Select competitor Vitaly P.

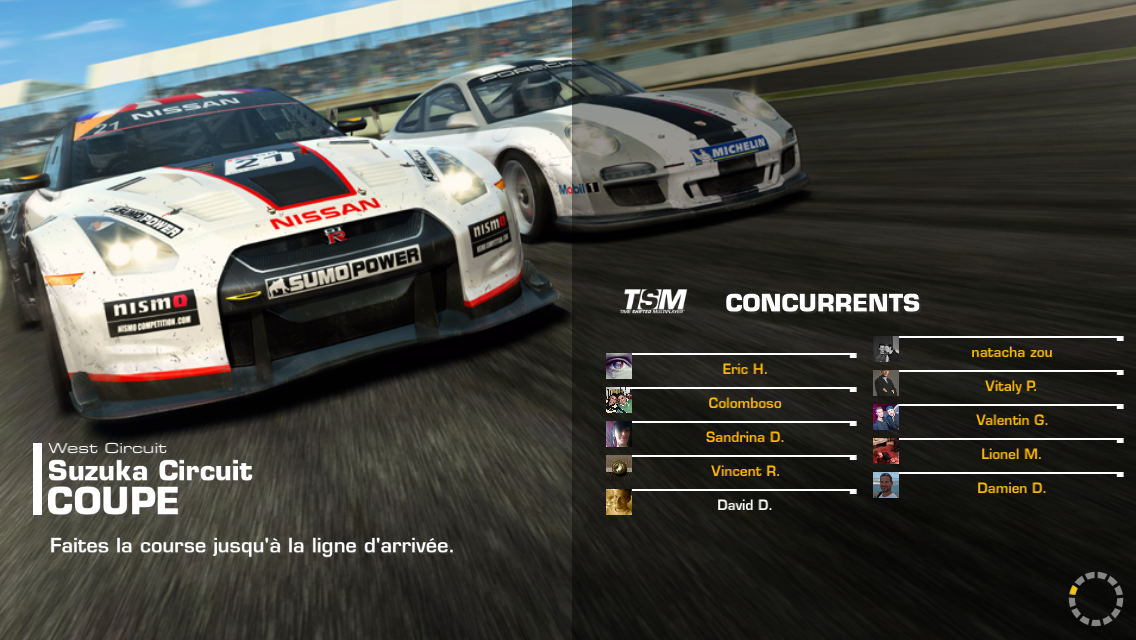tap(1011, 386)
